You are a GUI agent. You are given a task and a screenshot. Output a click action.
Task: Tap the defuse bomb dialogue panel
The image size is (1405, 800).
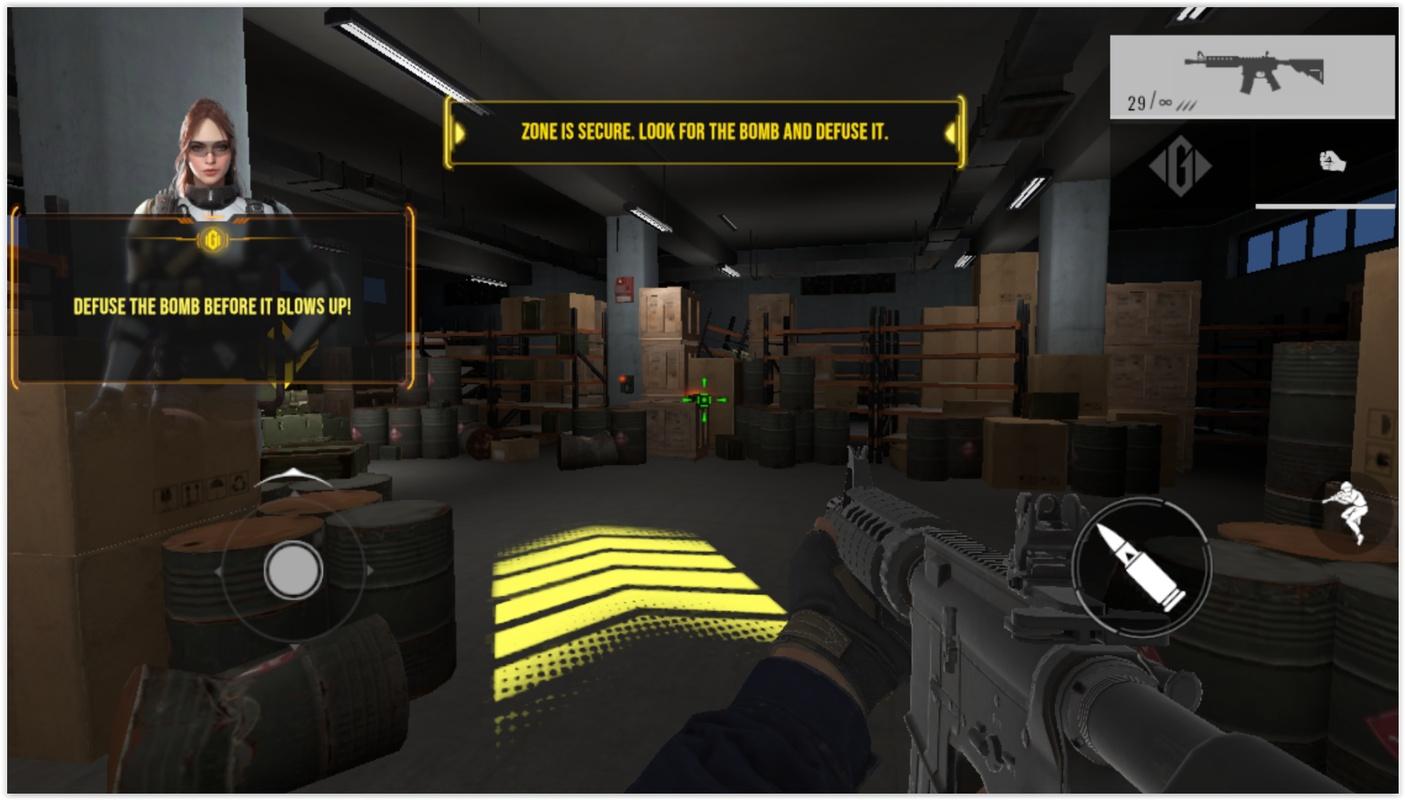212,306
